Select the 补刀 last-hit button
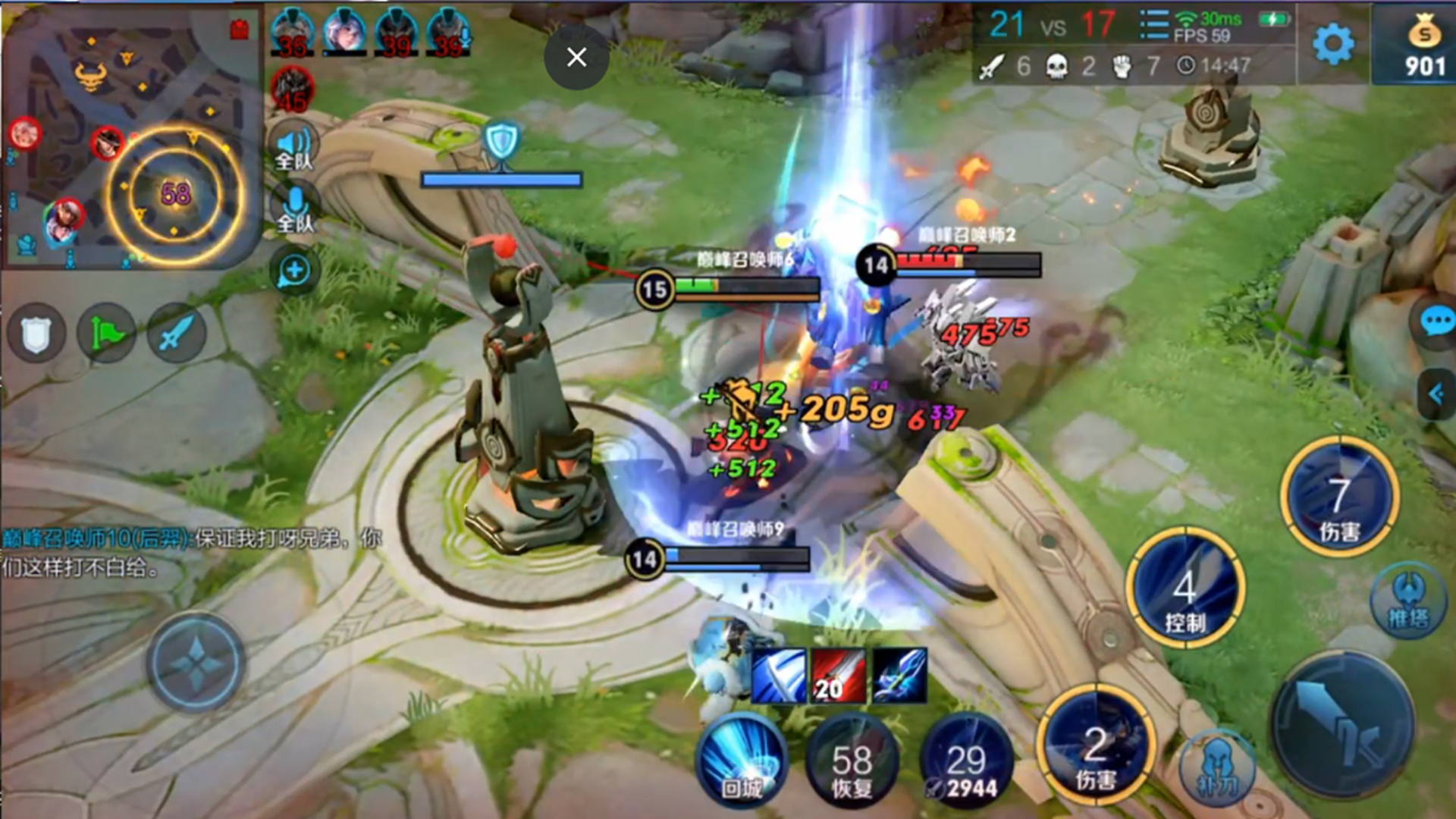This screenshot has width=1456, height=819. (1216, 770)
